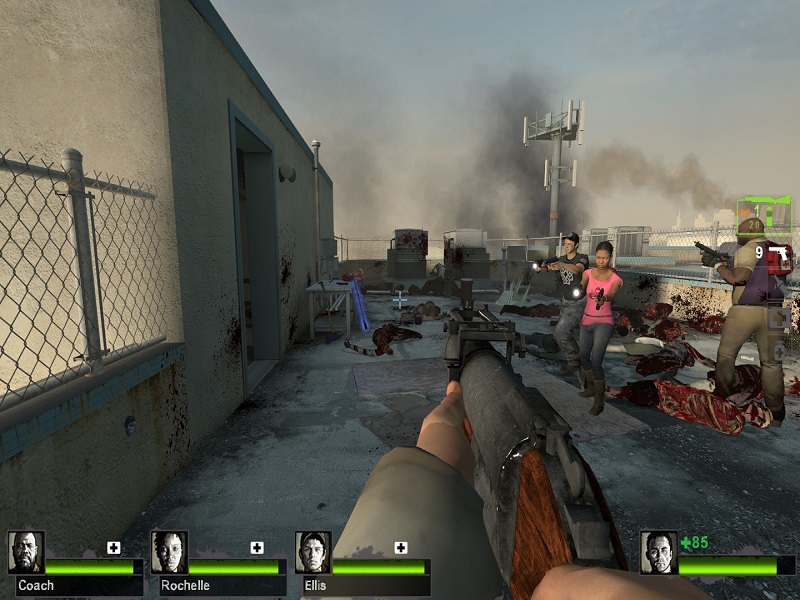Choose Ellis's first aid kit icon

[401, 547]
